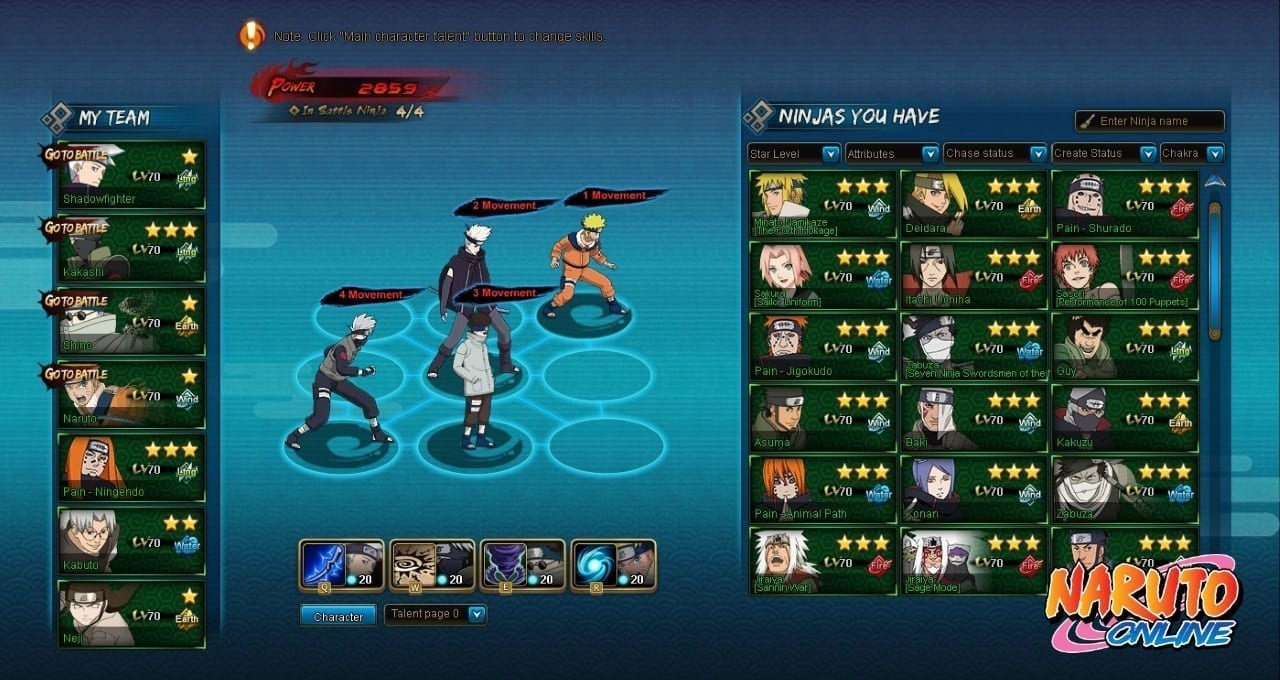Open the Star Level filter dropdown
Image resolution: width=1280 pixels, height=680 pixels.
pos(794,153)
